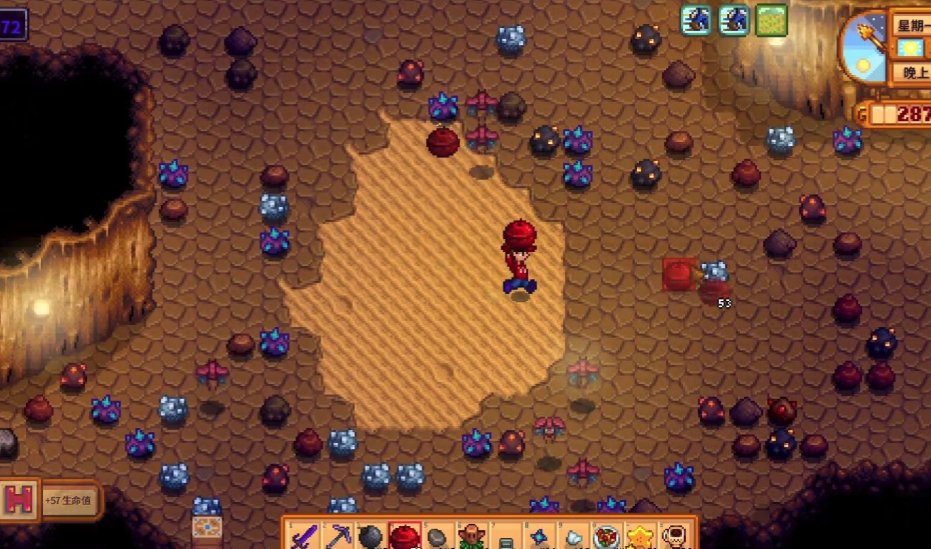The width and height of the screenshot is (931, 549).
Task: Pick the white mineral hotbar slot
Action: (x=574, y=537)
